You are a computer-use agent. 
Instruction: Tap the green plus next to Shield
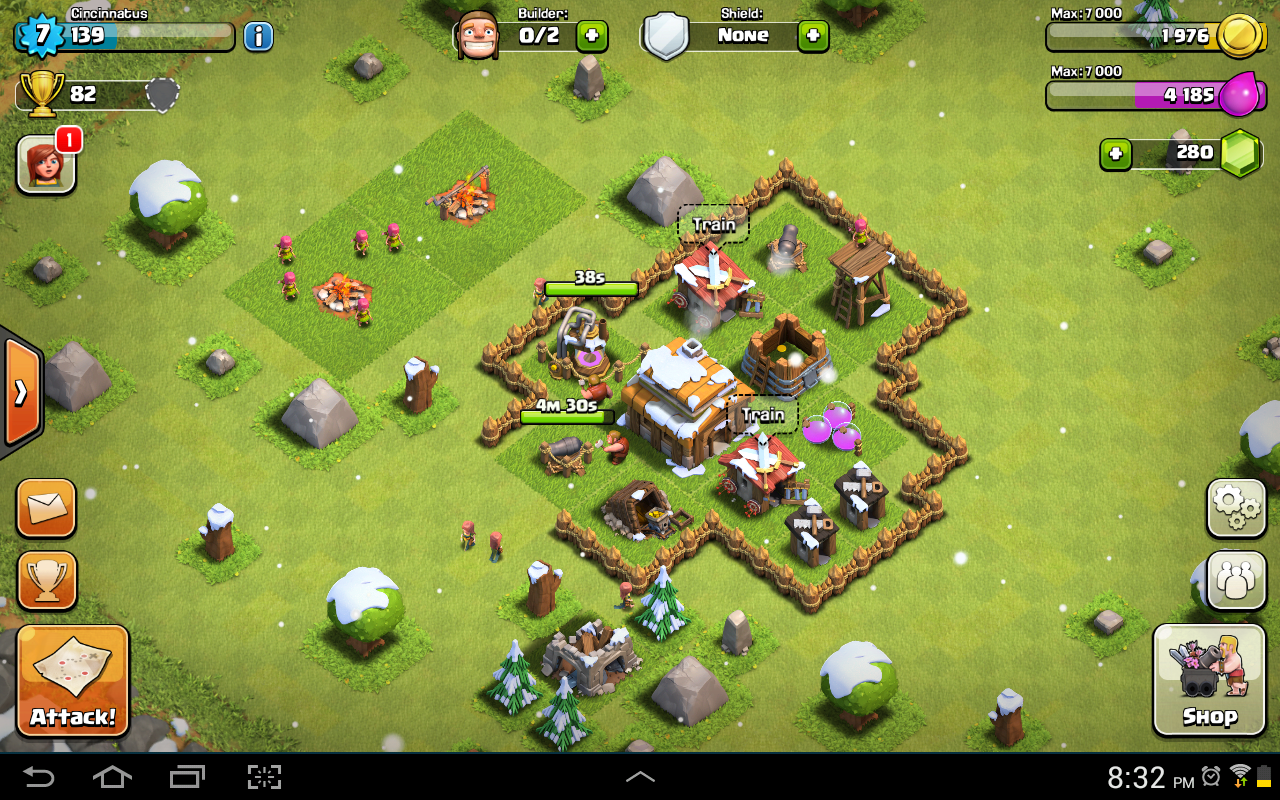click(812, 36)
